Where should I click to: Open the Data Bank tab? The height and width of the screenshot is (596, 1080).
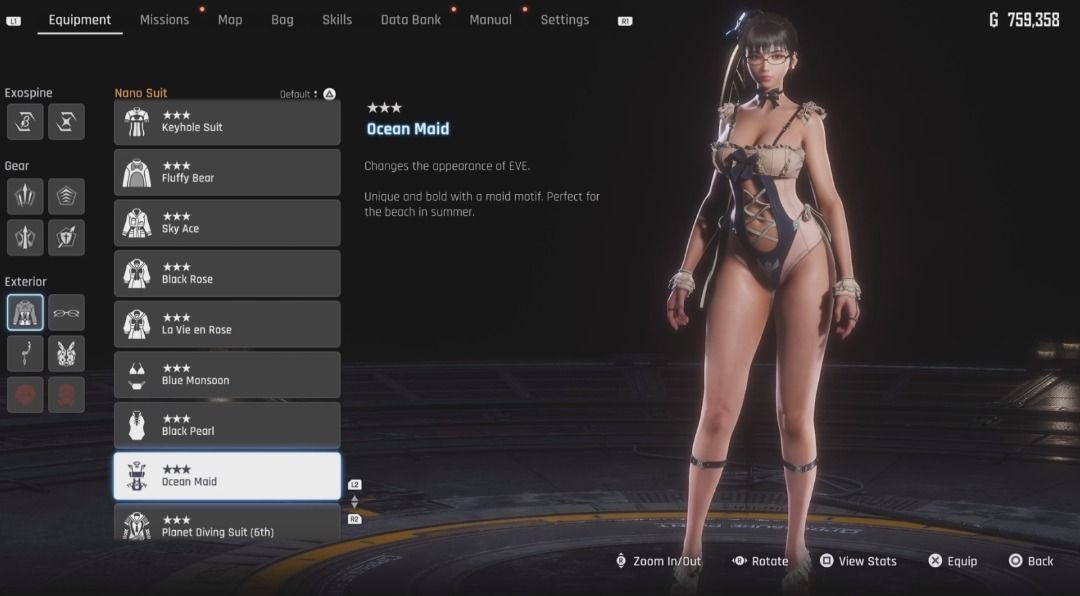pos(410,20)
